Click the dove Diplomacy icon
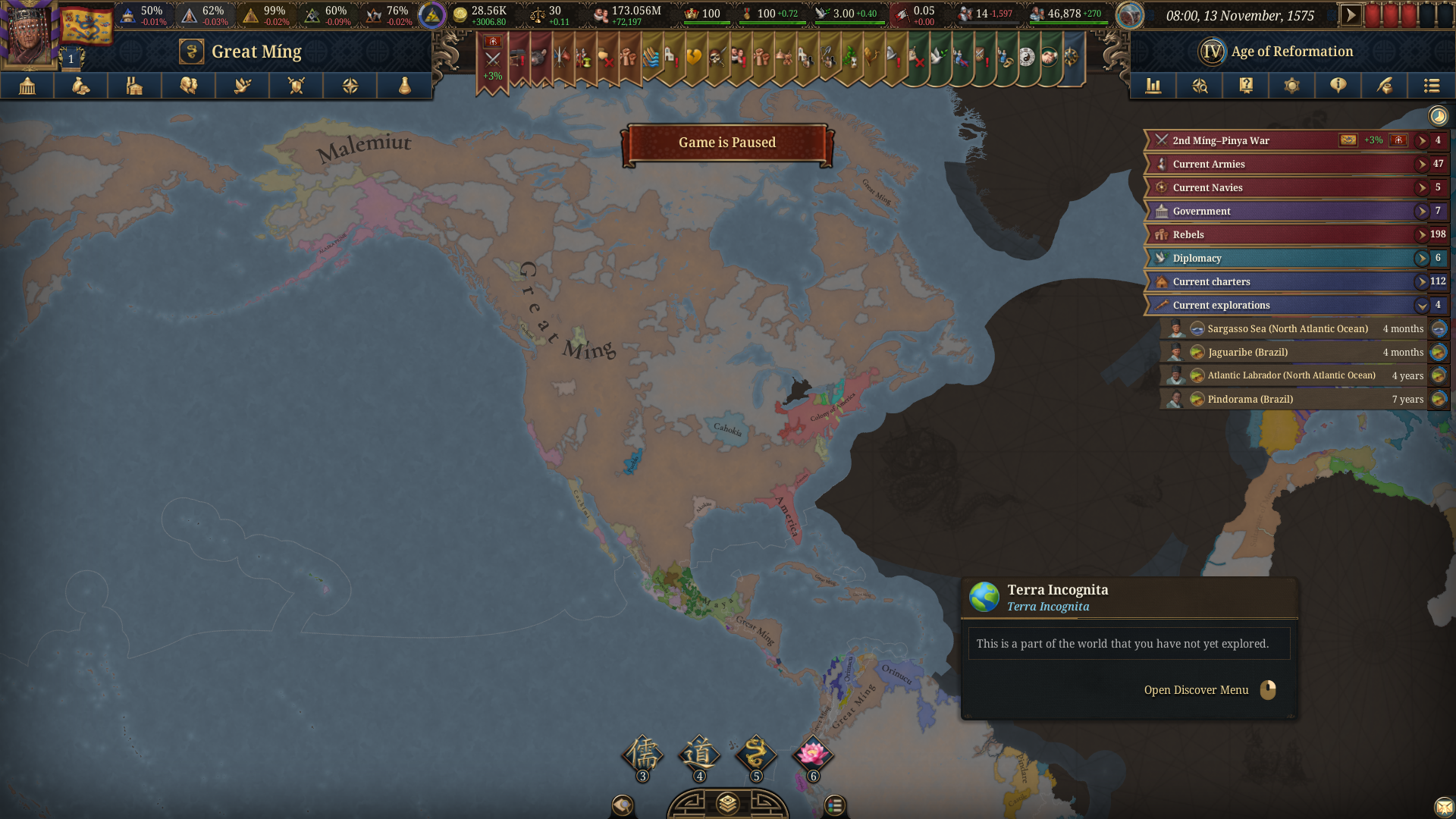The height and width of the screenshot is (819, 1456). (x=242, y=86)
